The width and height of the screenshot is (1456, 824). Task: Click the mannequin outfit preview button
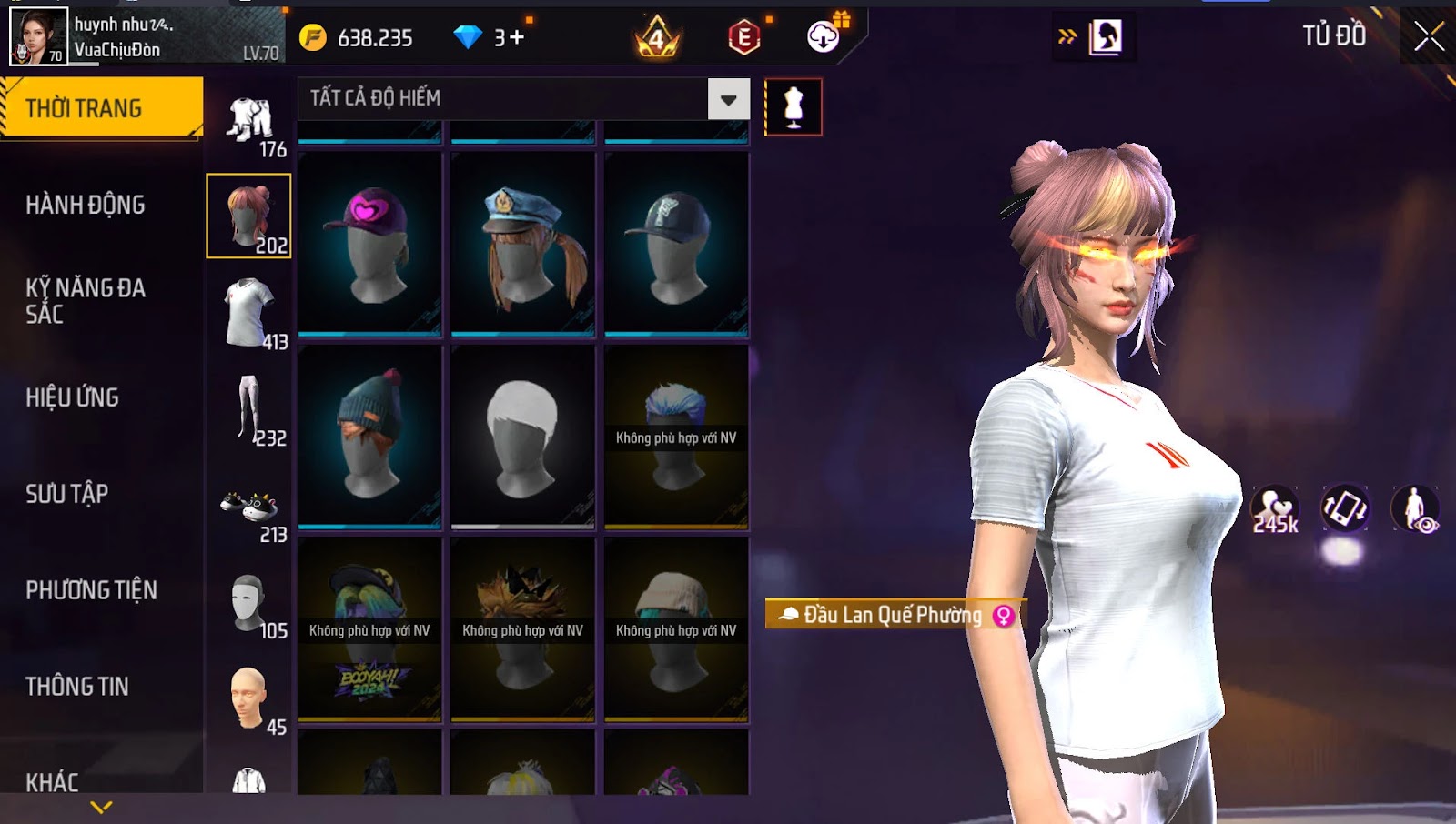[x=794, y=107]
